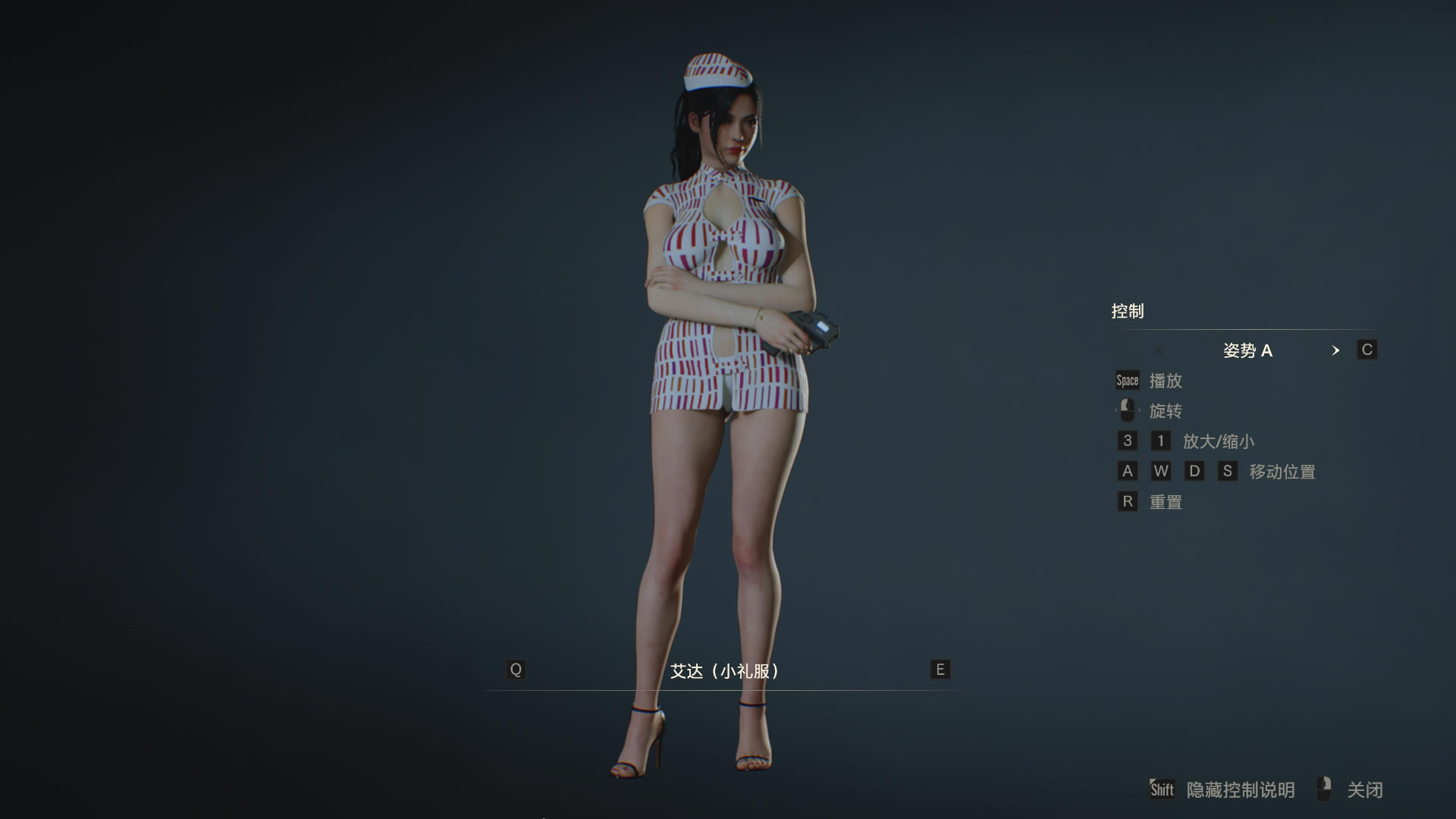Click the Space key icon to play pose
Screen dimensions: 1456x819
coord(1127,380)
